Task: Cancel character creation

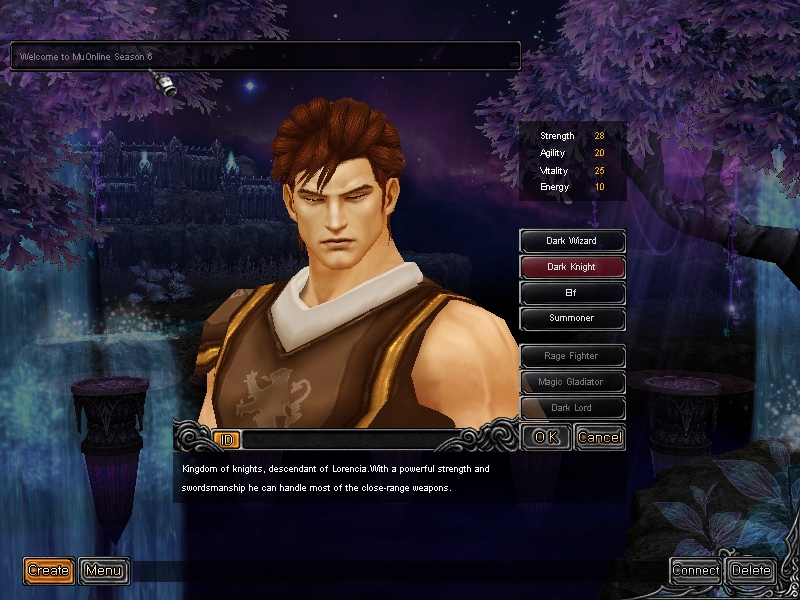Action: 600,437
